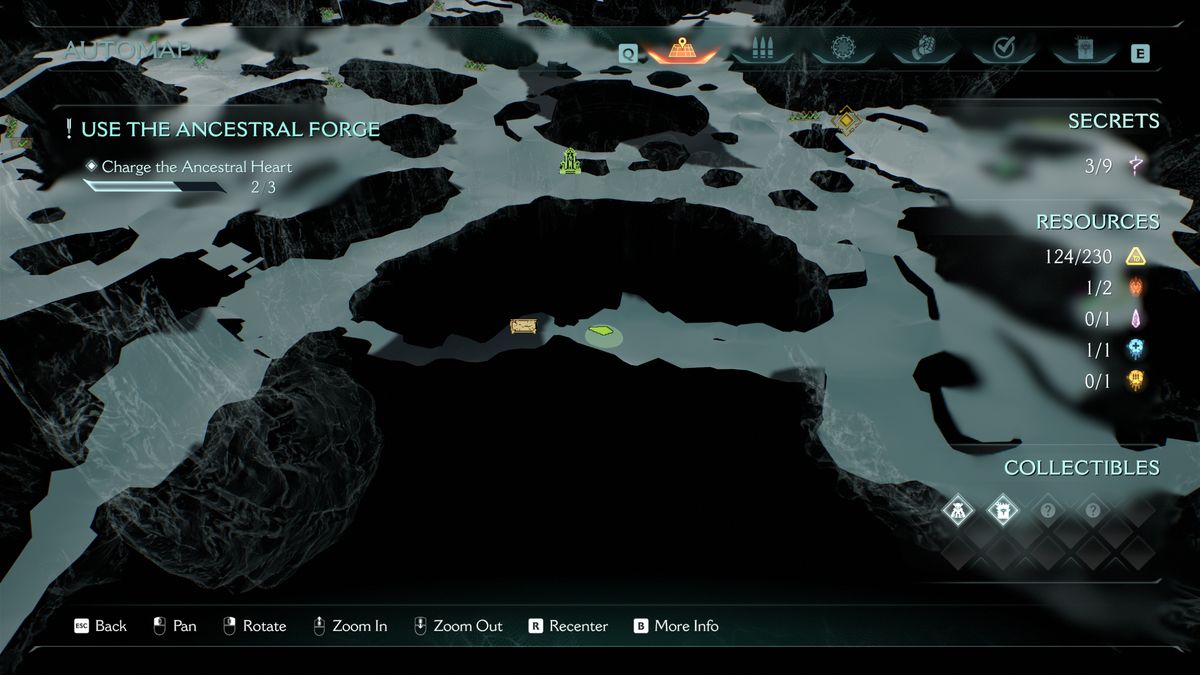Image resolution: width=1200 pixels, height=675 pixels.
Task: Click the yellow diamond objective marker
Action: click(846, 121)
